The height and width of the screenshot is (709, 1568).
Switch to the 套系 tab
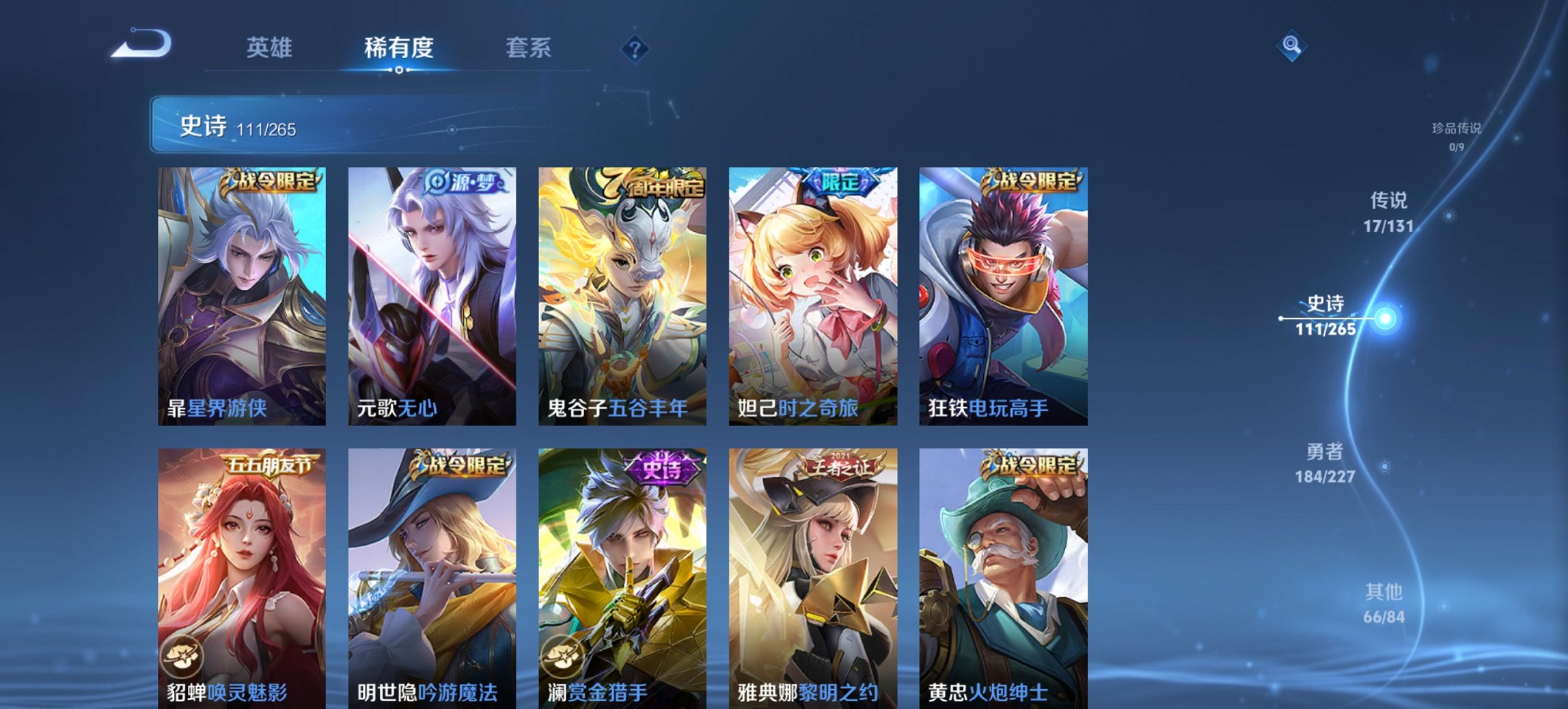coord(529,48)
